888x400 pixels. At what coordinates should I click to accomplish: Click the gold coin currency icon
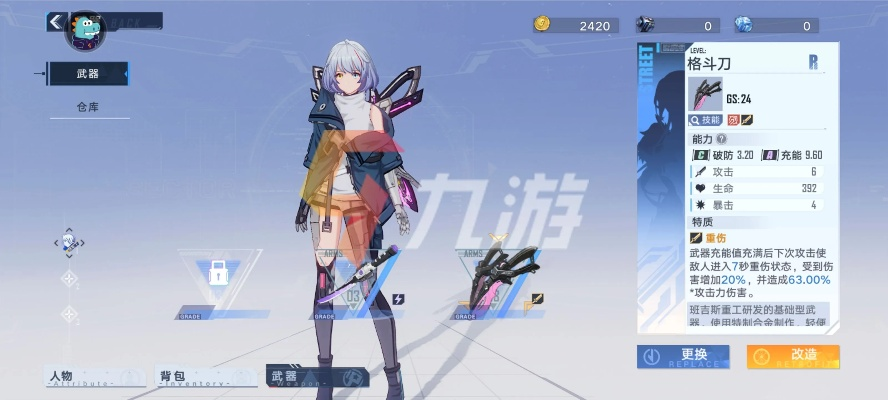[543, 25]
